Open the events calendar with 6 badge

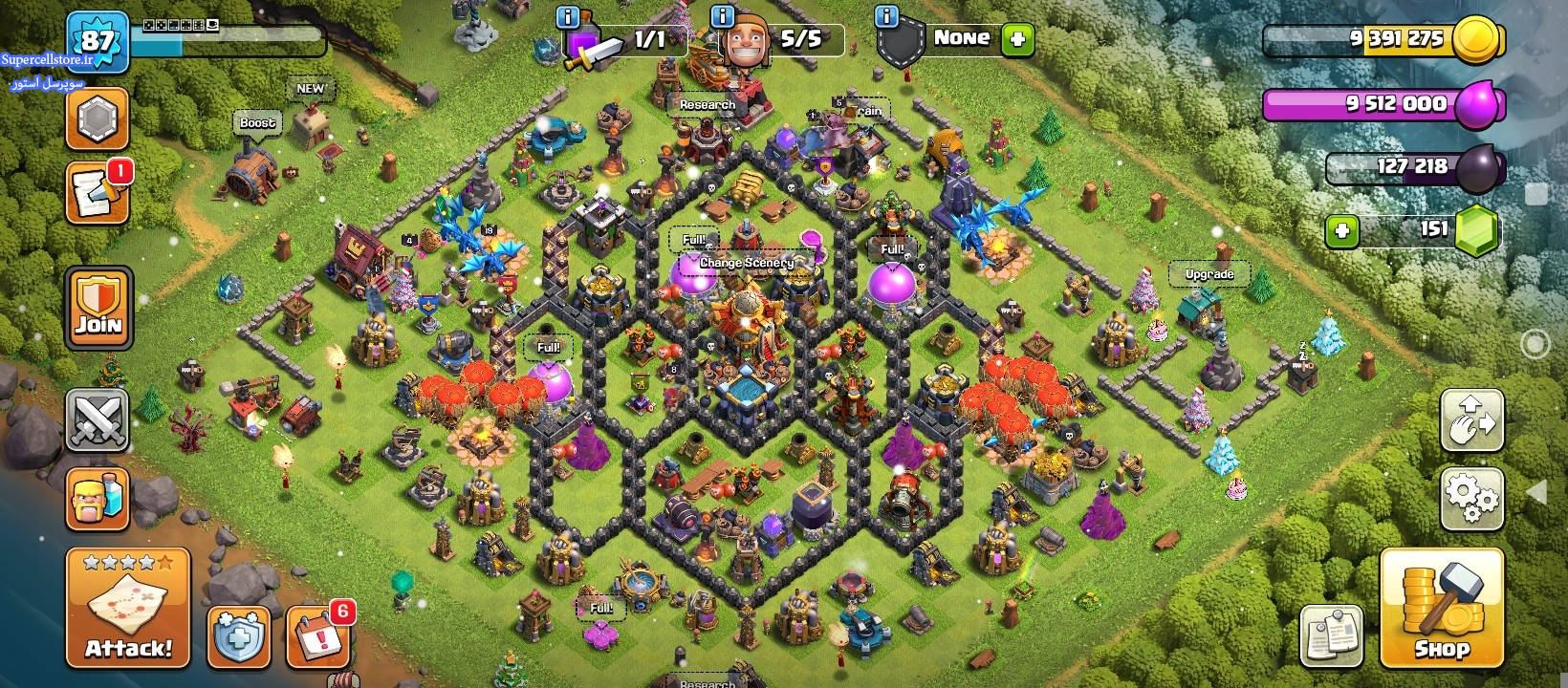pyautogui.click(x=318, y=634)
